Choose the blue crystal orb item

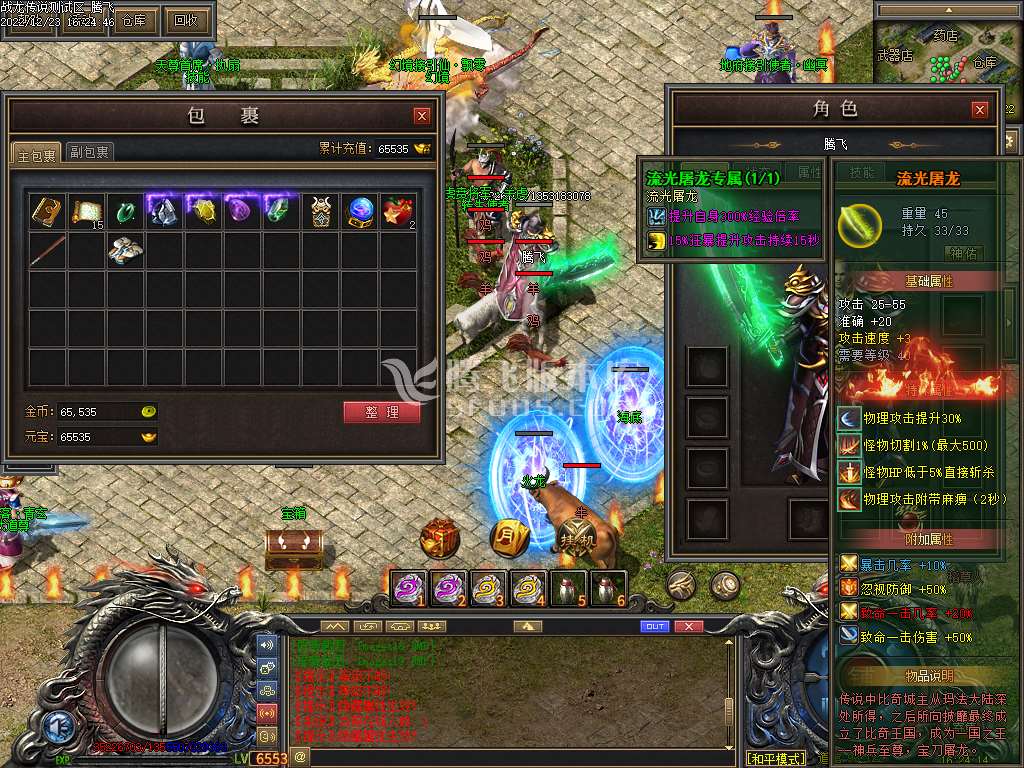point(360,211)
